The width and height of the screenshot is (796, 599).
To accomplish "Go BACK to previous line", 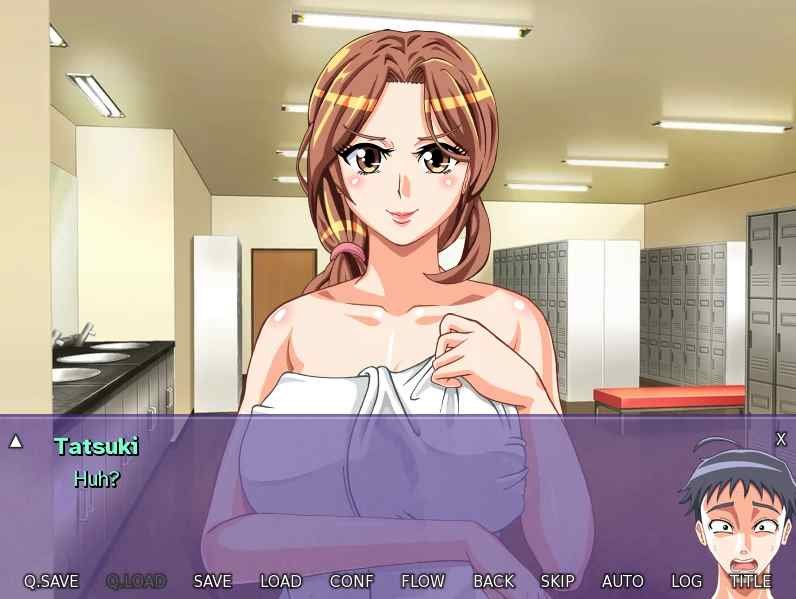I will [x=493, y=581].
